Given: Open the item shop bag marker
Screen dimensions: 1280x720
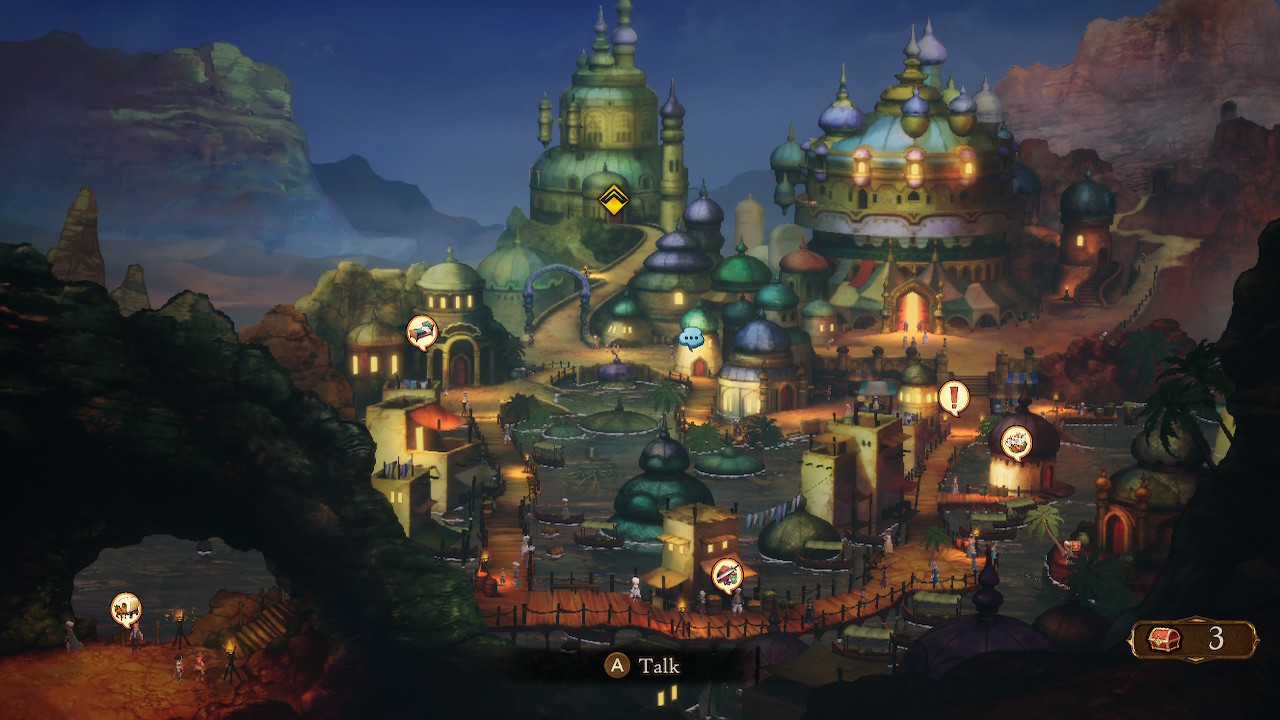Looking at the screenshot, I should click(x=1016, y=441).
